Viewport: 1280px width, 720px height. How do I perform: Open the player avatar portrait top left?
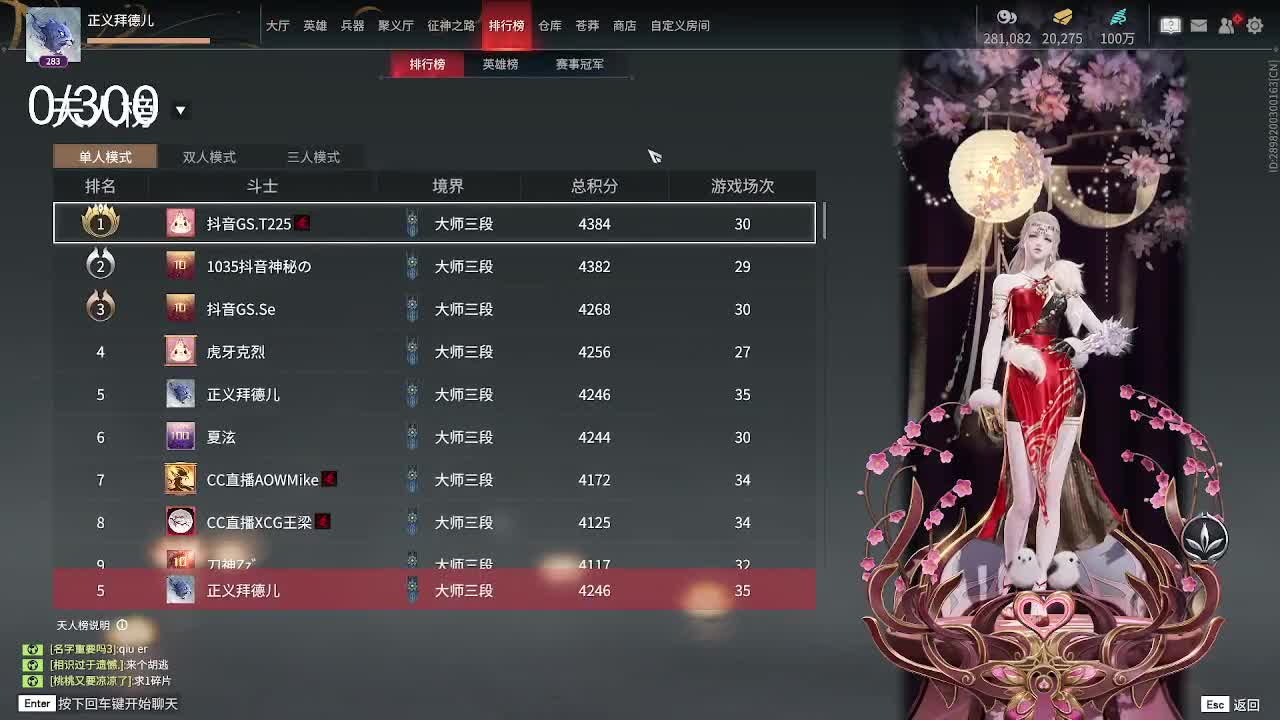pyautogui.click(x=55, y=30)
